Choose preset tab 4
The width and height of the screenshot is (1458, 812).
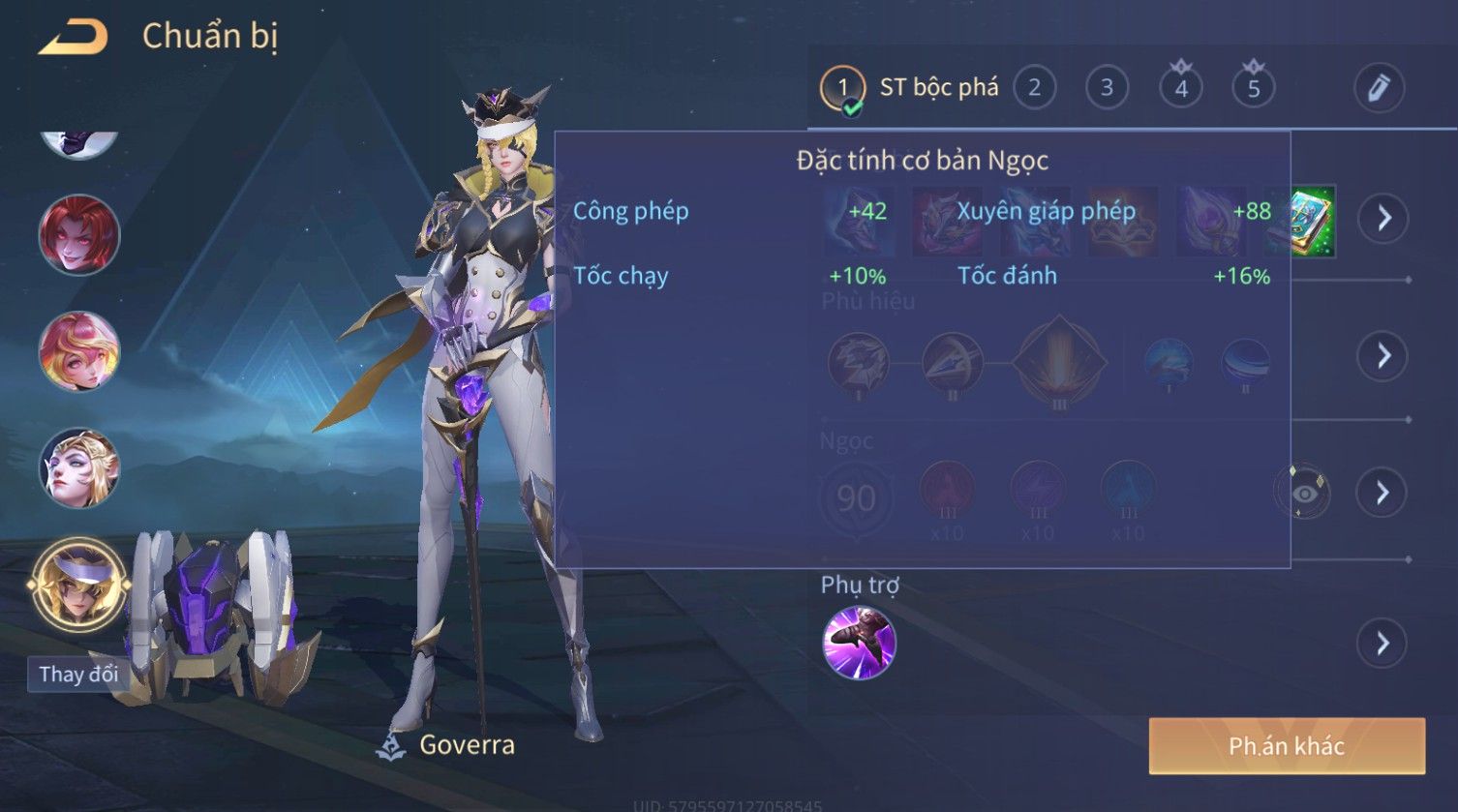click(1181, 88)
